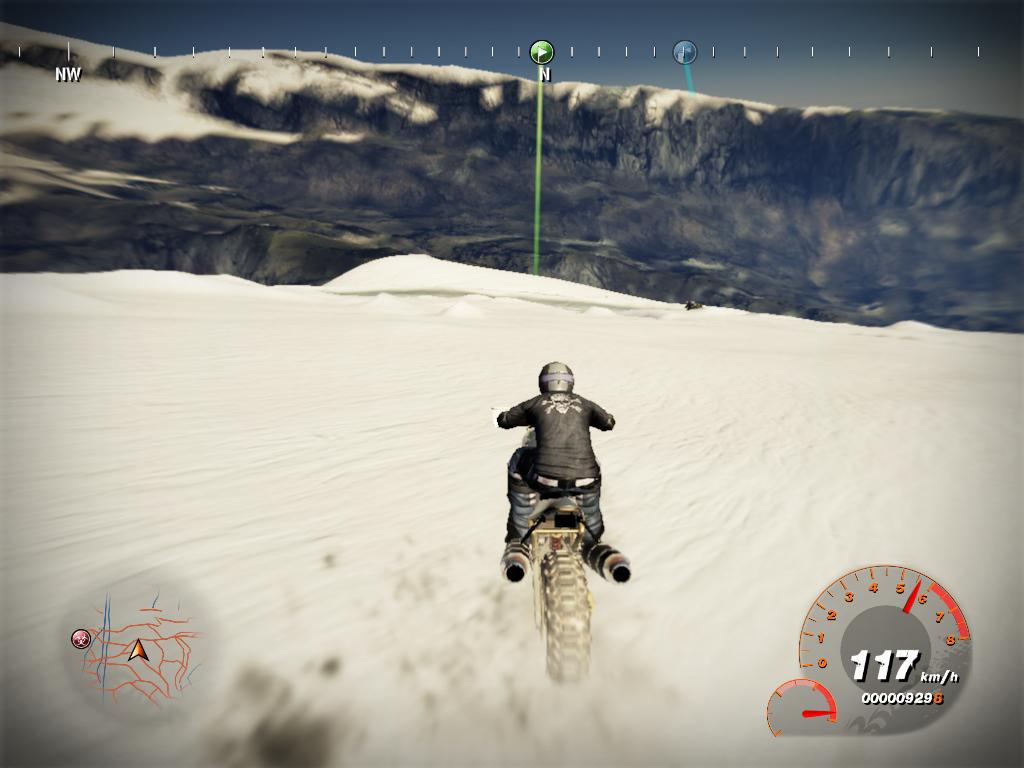Click the orange player arrow on the minimap

point(138,650)
